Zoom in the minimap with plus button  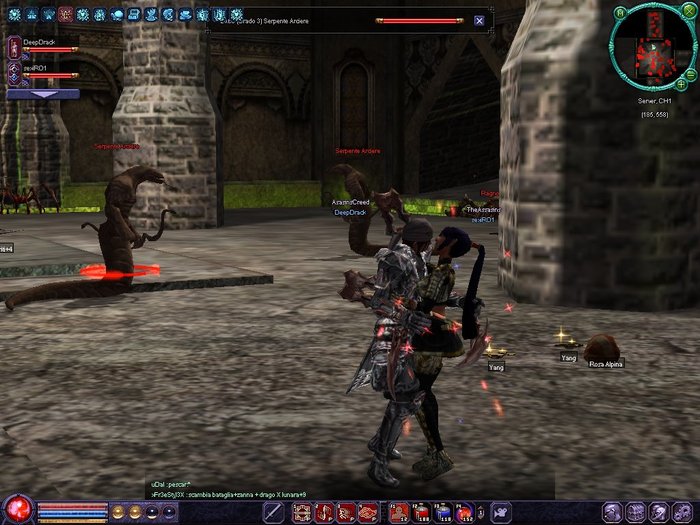680,85
